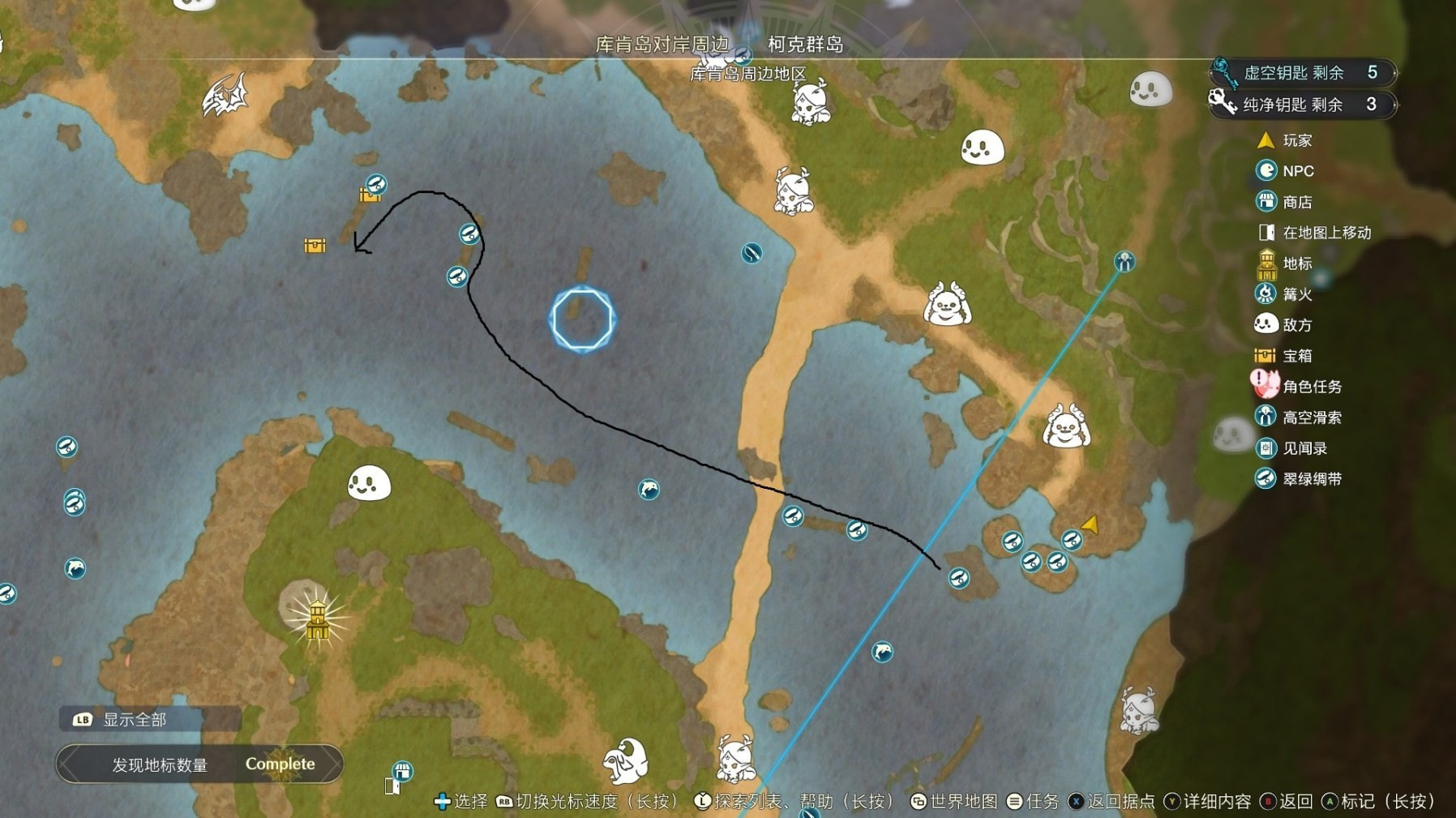Select the shop marker on the map
This screenshot has width=1456, height=818.
[402, 770]
